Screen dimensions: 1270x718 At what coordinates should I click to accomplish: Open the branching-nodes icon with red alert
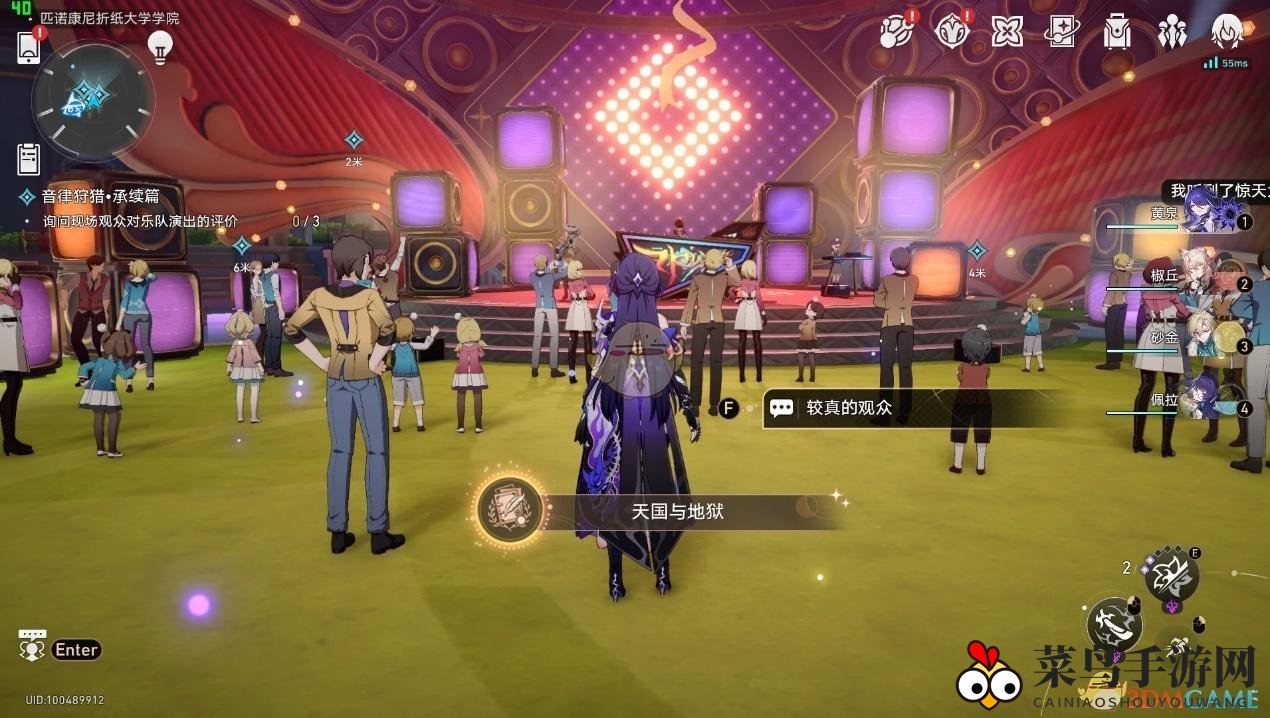pyautogui.click(x=896, y=31)
